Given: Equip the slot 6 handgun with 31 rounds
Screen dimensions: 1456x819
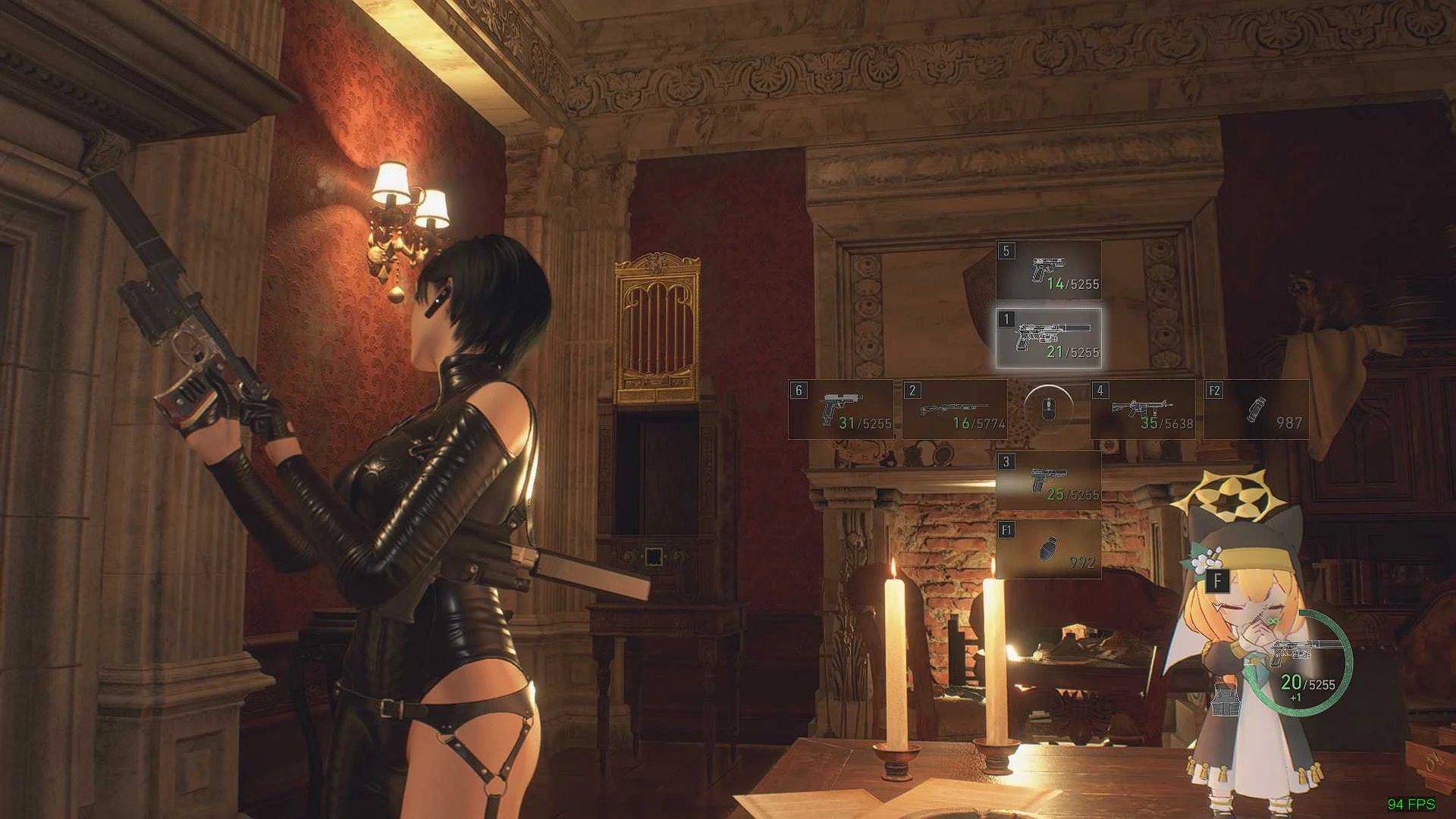Looking at the screenshot, I should pos(841,410).
